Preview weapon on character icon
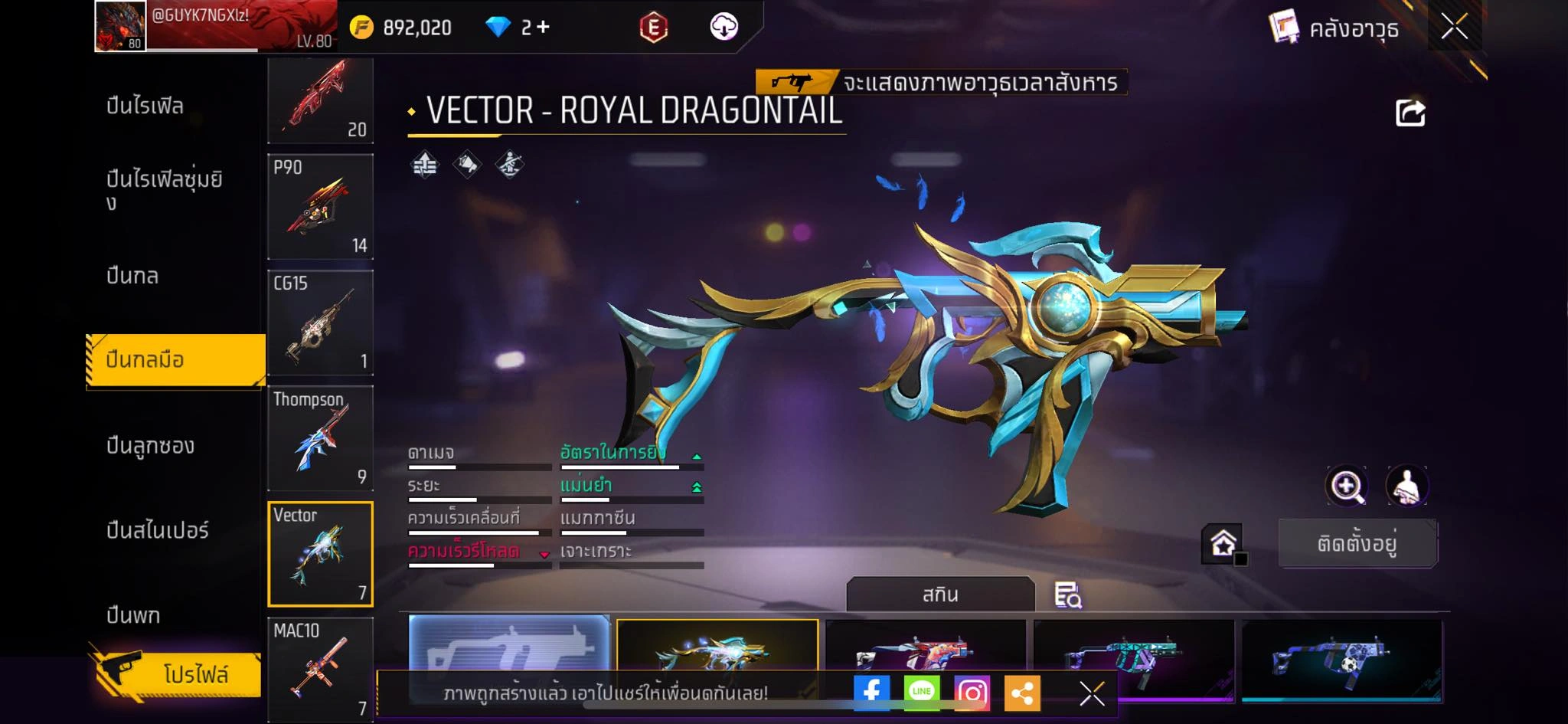The width and height of the screenshot is (1568, 724). (1406, 486)
